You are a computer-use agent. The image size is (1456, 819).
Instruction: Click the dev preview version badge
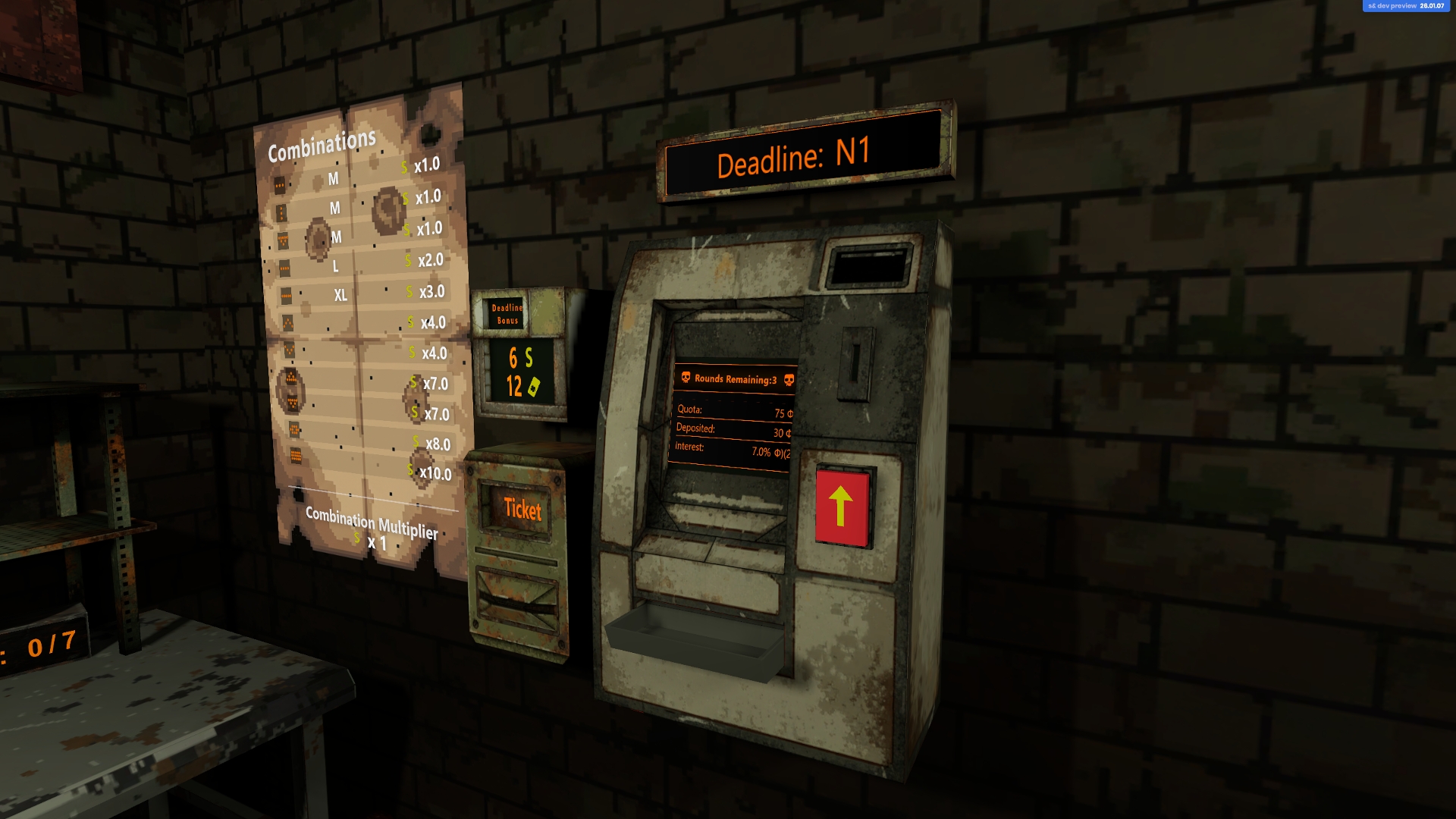pos(1405,6)
